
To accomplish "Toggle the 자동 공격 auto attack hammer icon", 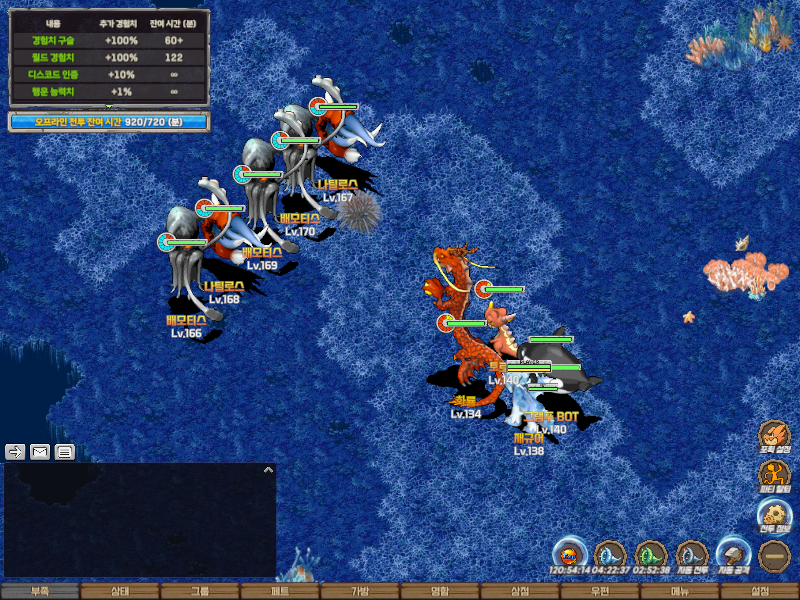I will click(x=733, y=555).
